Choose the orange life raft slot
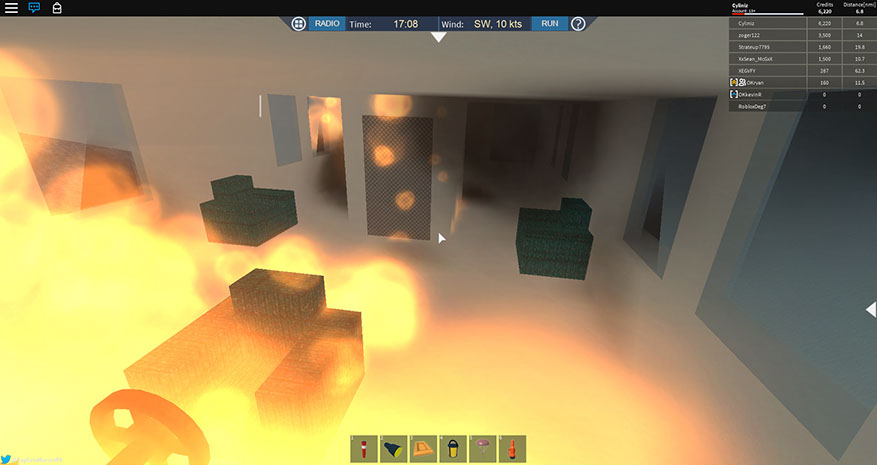Image resolution: width=877 pixels, height=465 pixels. (423, 448)
